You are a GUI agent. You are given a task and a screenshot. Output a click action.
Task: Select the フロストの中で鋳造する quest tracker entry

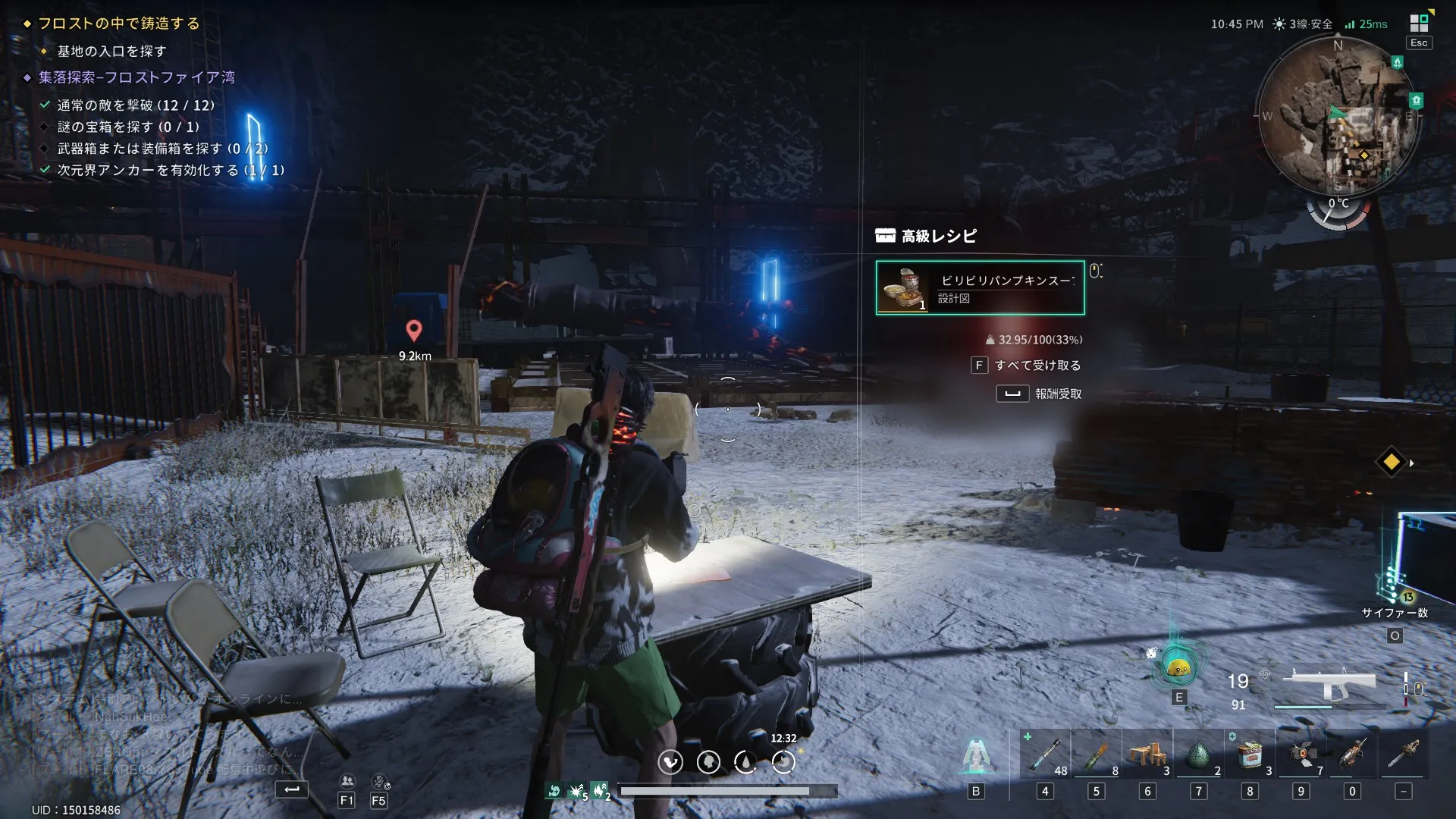[119, 24]
